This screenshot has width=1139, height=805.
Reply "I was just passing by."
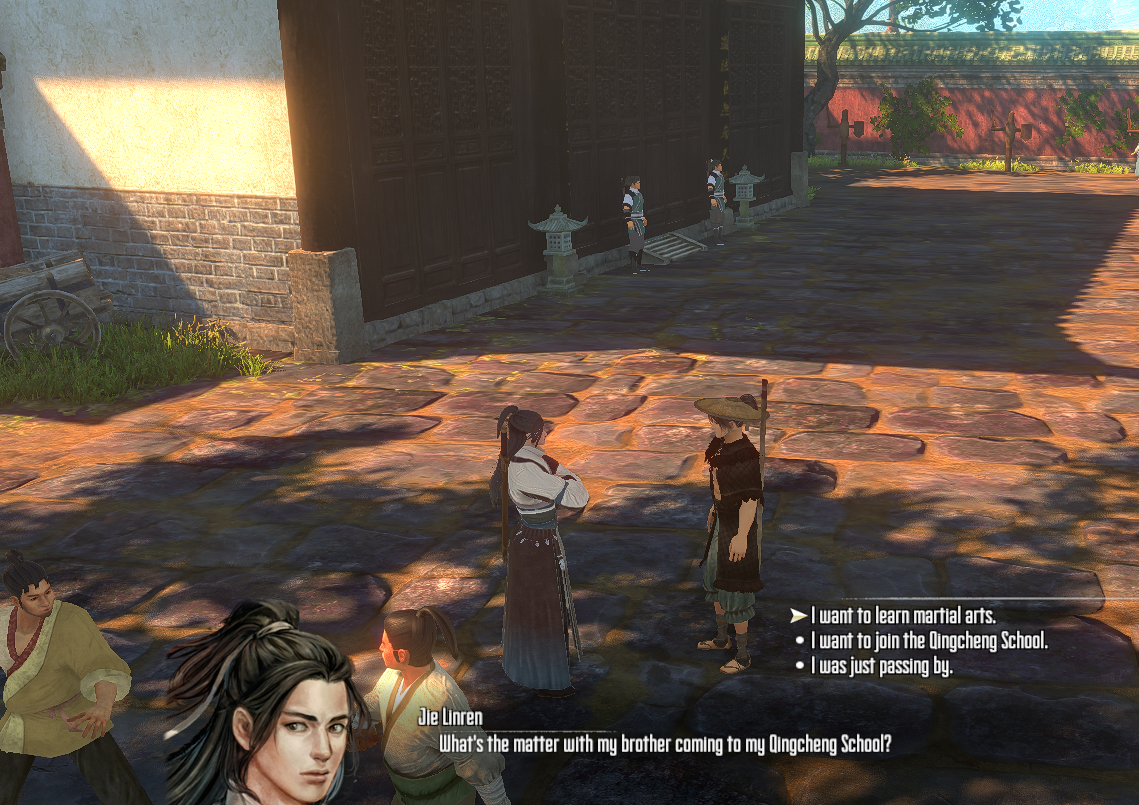(x=881, y=666)
